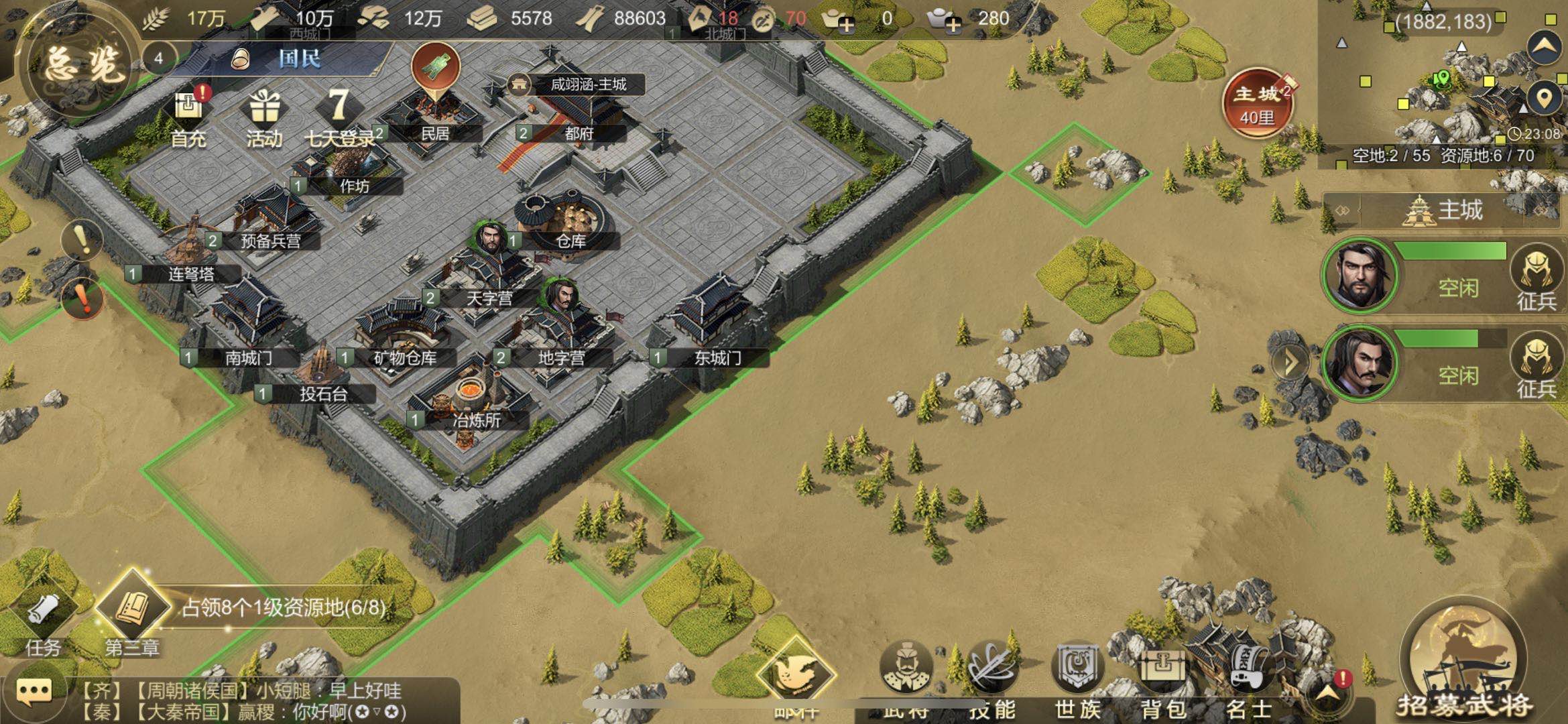Open the 武将 generals menu
The width and height of the screenshot is (1568, 724).
point(906,674)
